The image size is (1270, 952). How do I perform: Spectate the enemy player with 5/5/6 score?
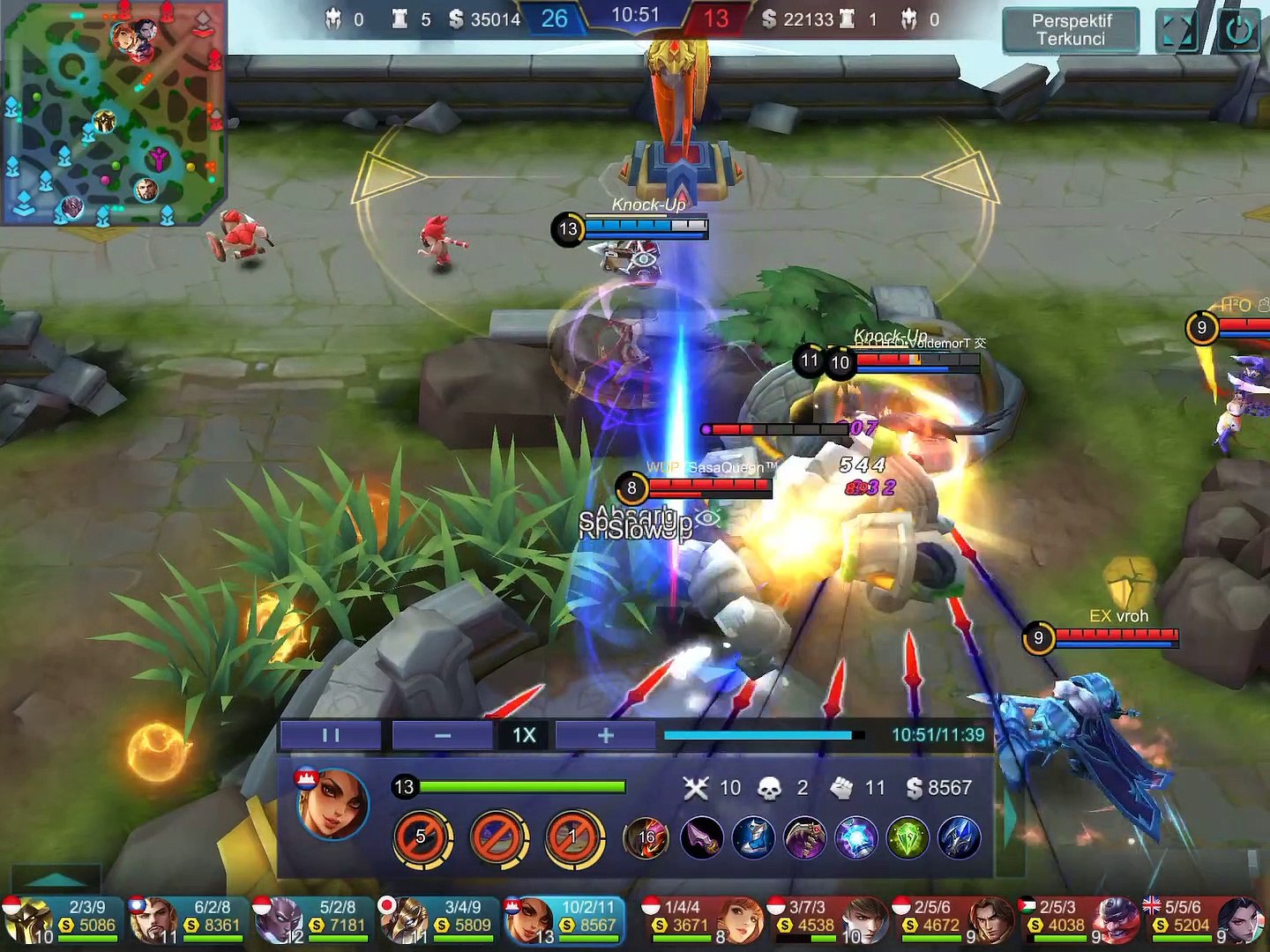[x=1206, y=919]
